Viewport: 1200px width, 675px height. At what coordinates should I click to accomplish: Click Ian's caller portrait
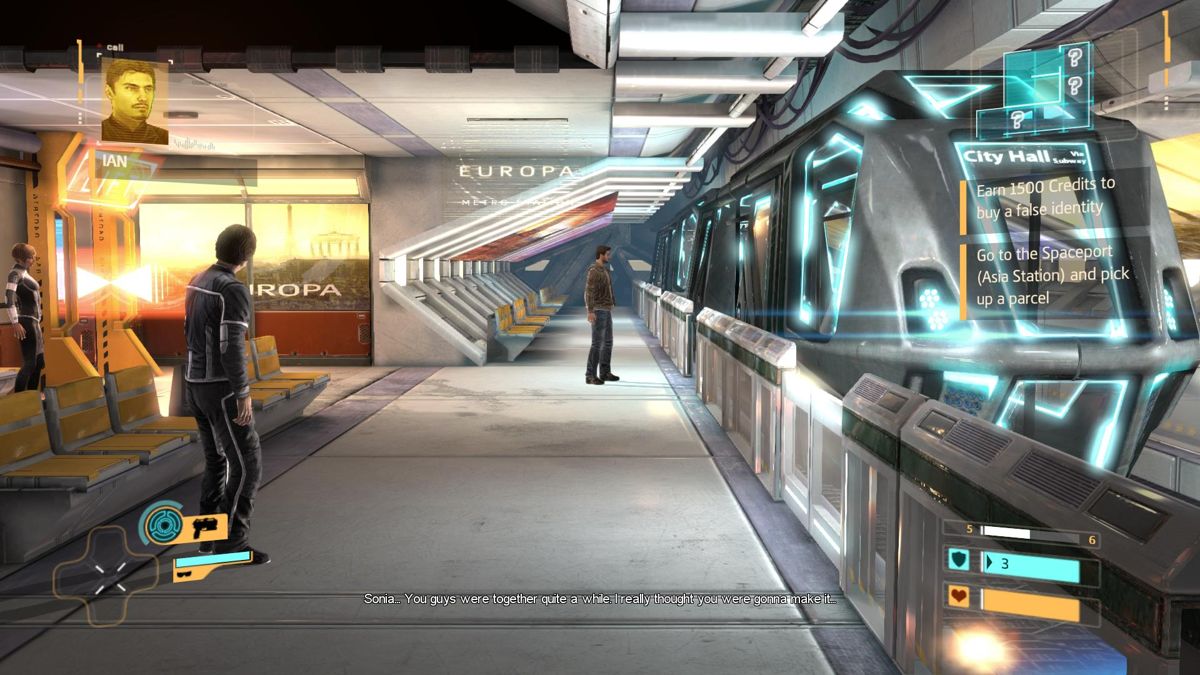point(134,101)
